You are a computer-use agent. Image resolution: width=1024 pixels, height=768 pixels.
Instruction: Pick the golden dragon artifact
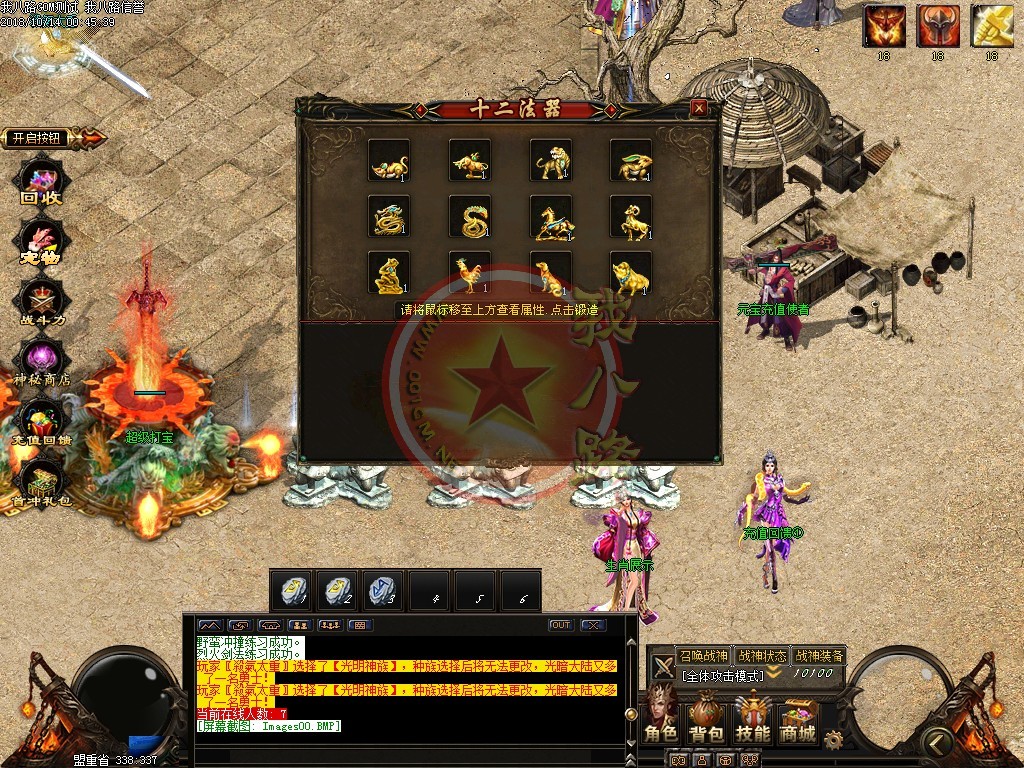tap(389, 216)
